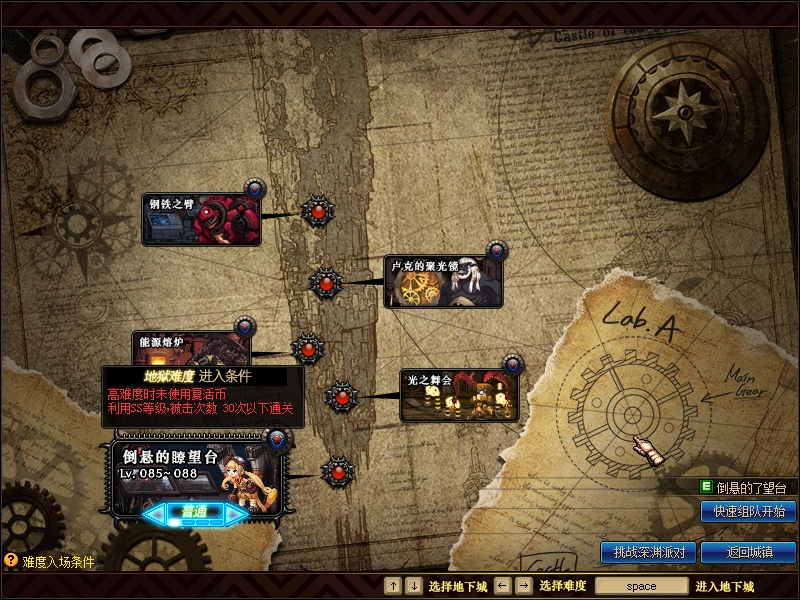
Task: Return to town via 返回城镇
Action: click(748, 551)
